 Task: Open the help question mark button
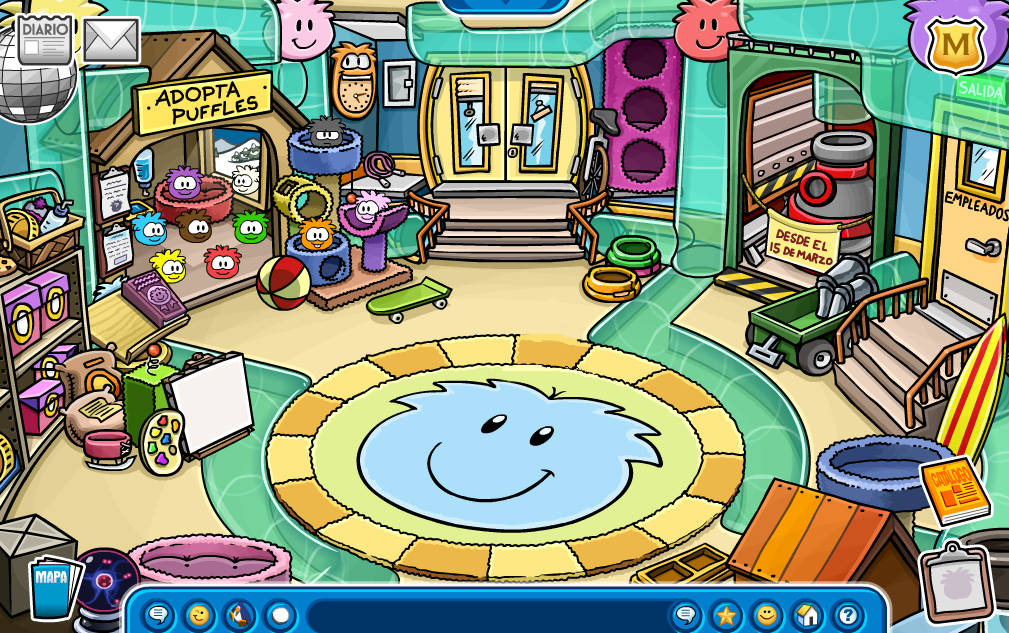[847, 615]
